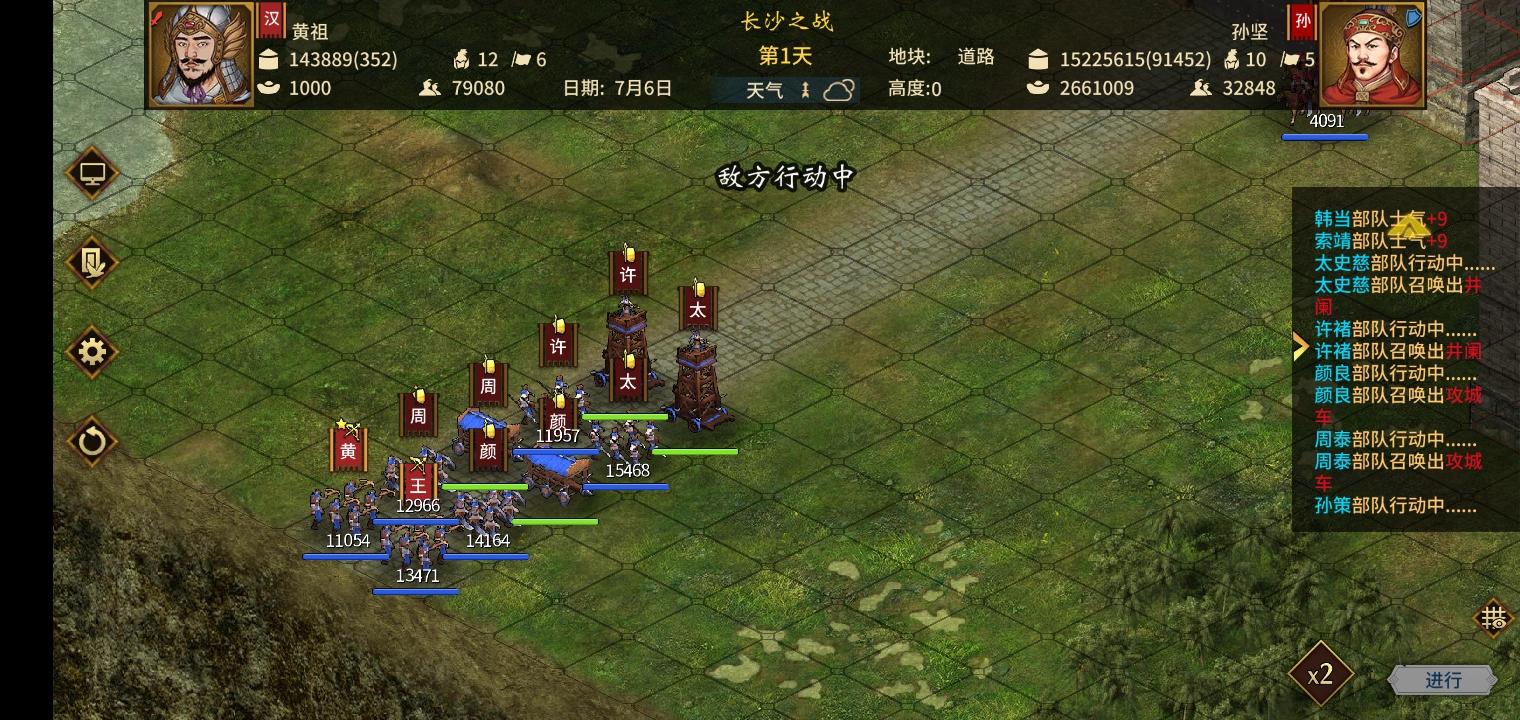Click the circular restart arrow icon
Screen dimensions: 1520x720
[91, 442]
